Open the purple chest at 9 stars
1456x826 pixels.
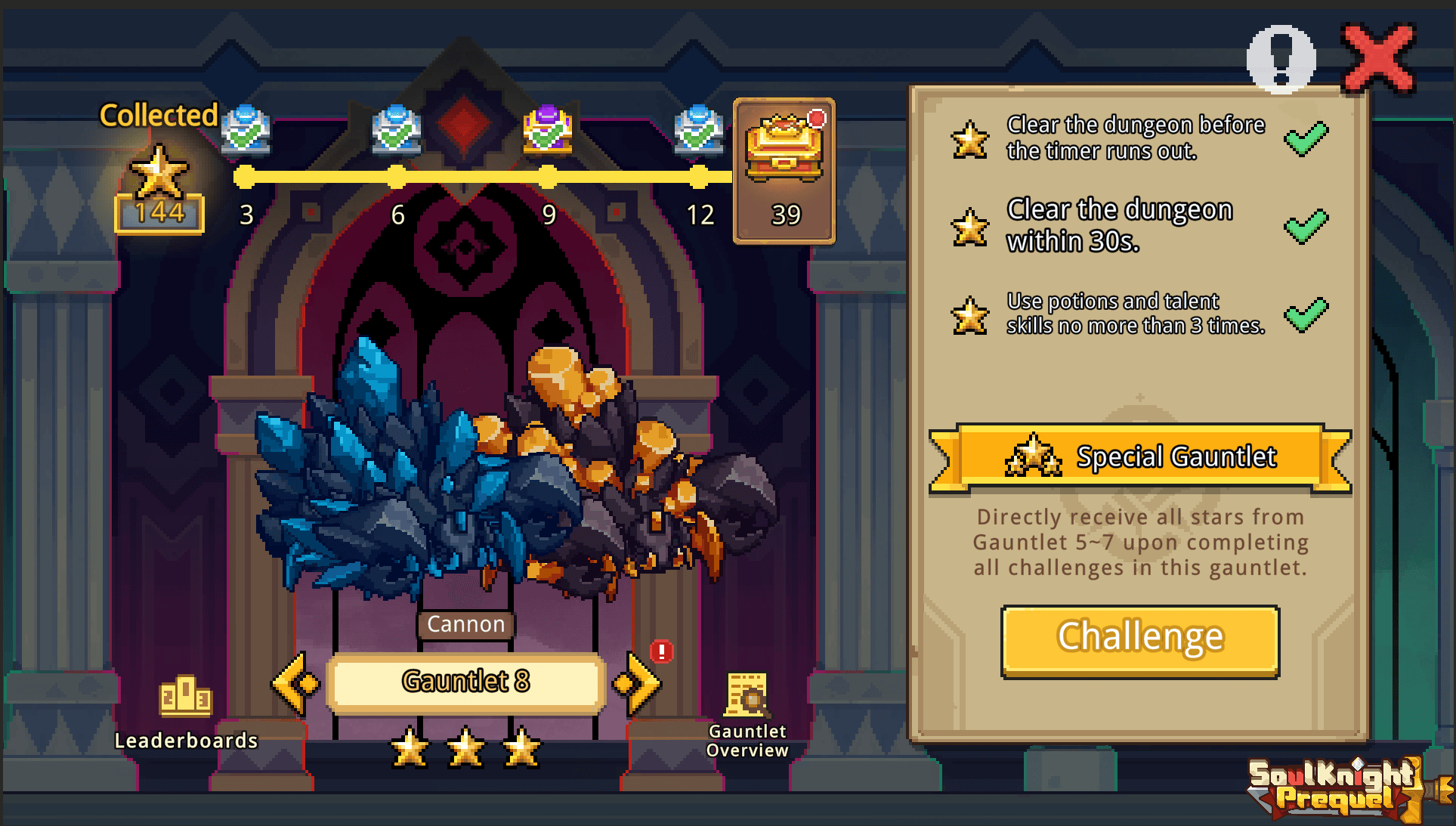(x=548, y=130)
